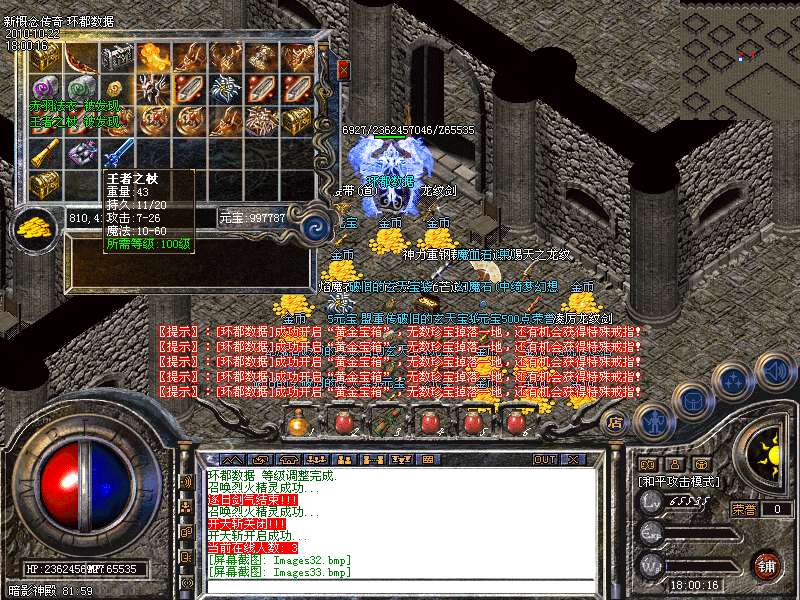Use the green item in belt slot 3
The image size is (800, 600).
point(385,423)
